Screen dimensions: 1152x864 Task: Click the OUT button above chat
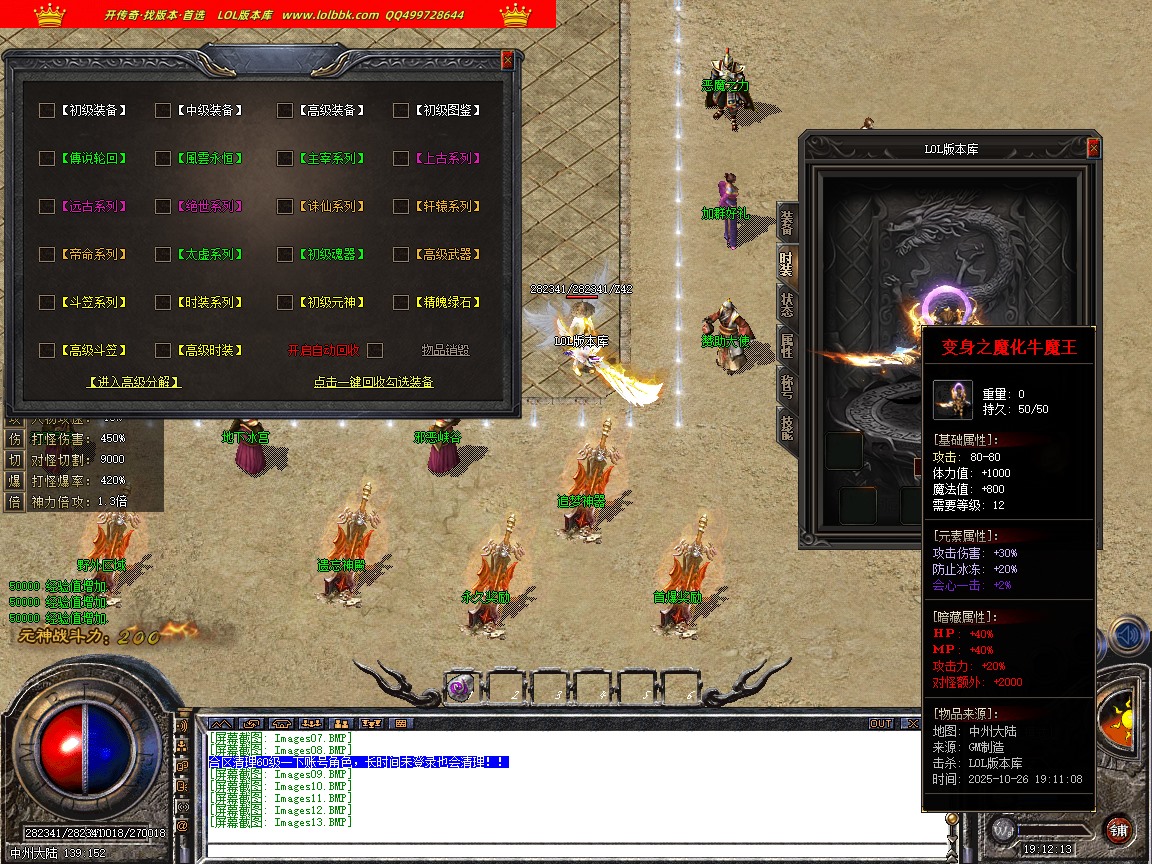pyautogui.click(x=880, y=723)
